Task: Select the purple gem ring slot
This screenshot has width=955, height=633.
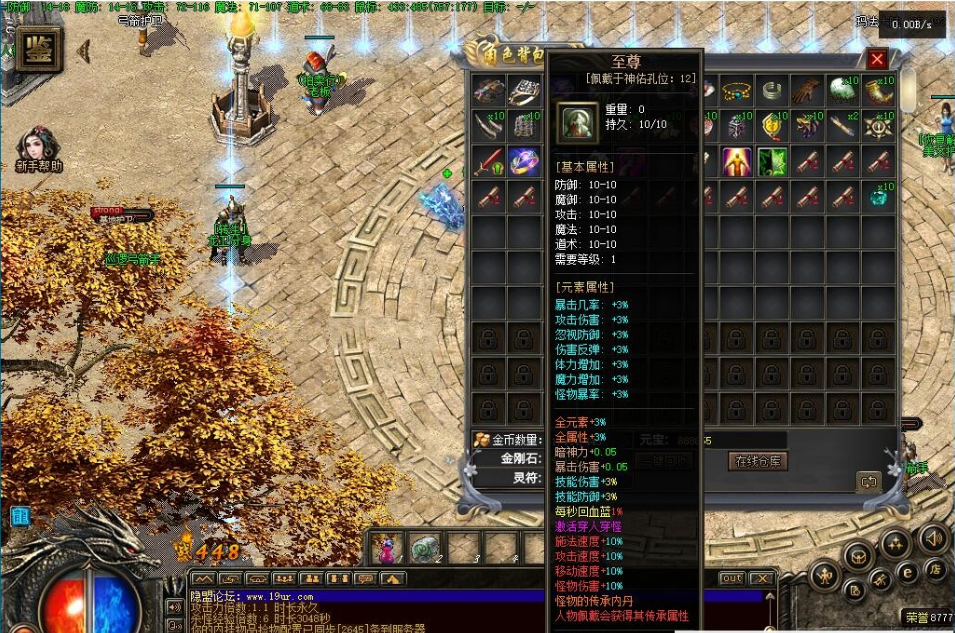Action: 524,160
